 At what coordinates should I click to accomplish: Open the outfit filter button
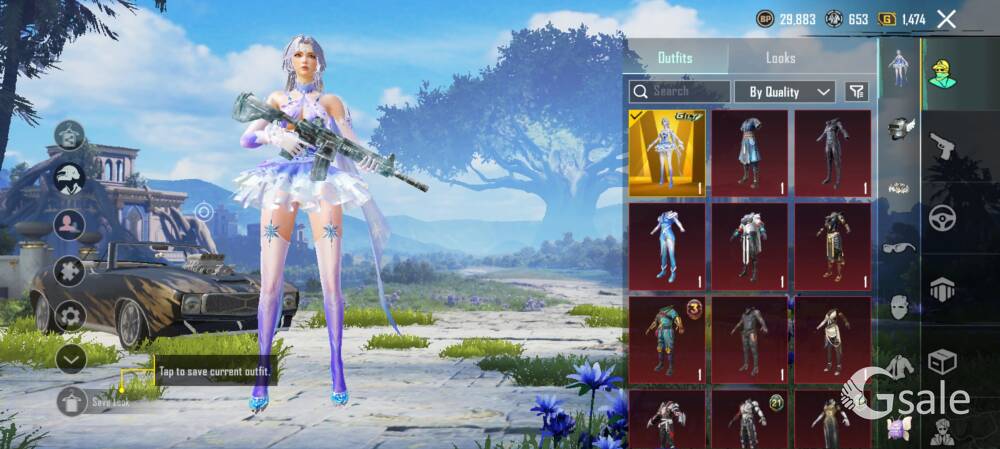pyautogui.click(x=856, y=91)
